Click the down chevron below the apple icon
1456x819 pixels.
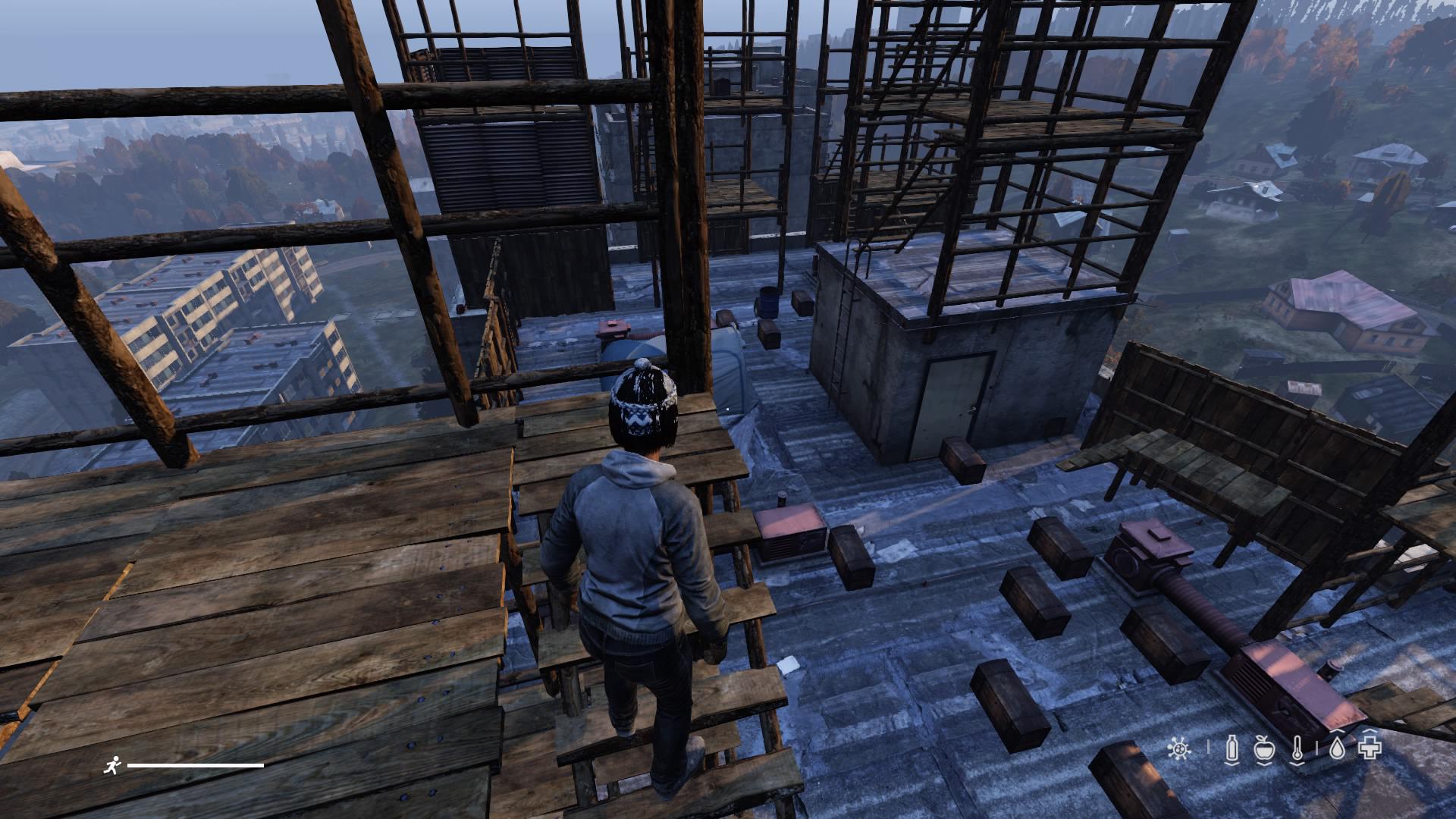(x=1265, y=764)
